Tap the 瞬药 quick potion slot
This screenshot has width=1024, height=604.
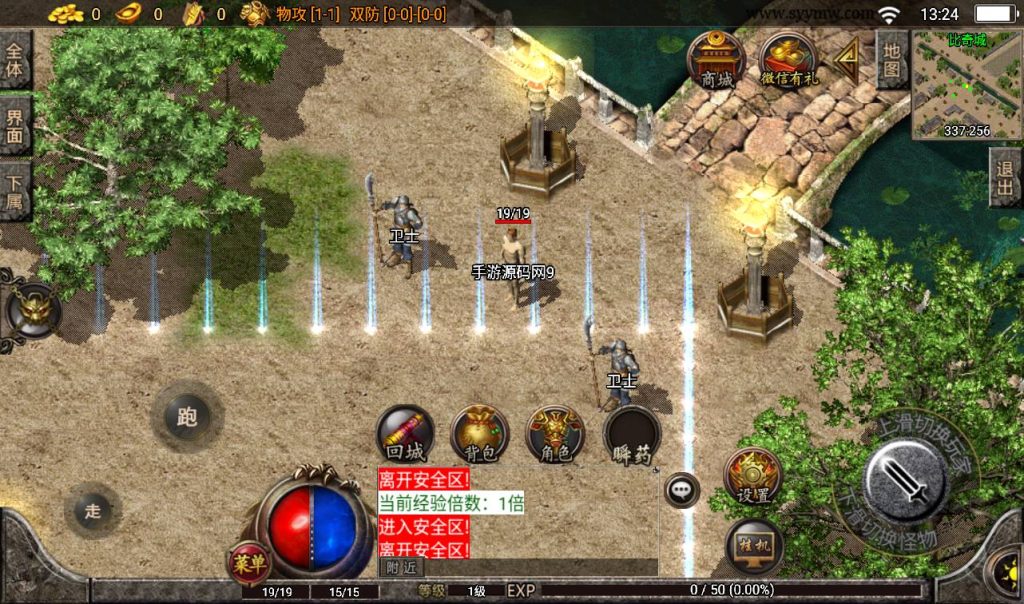(x=632, y=436)
